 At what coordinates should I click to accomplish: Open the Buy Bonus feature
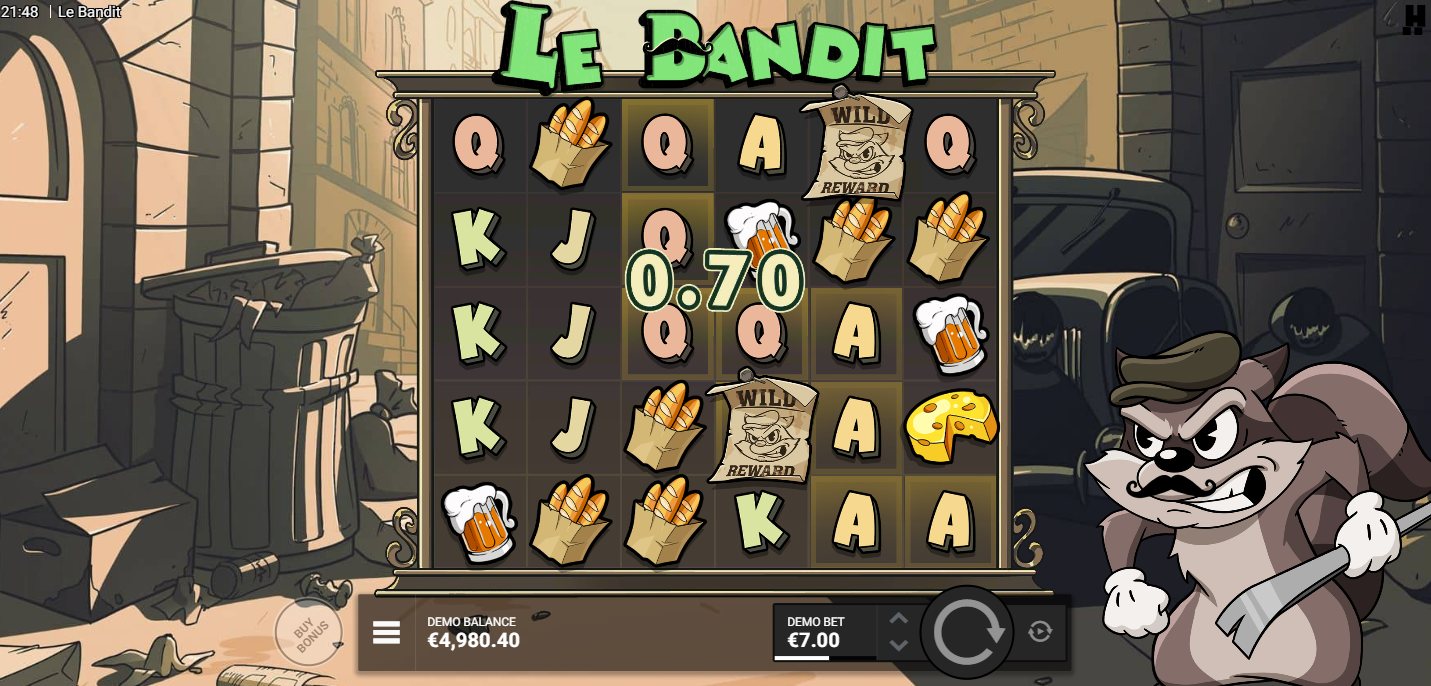[310, 632]
